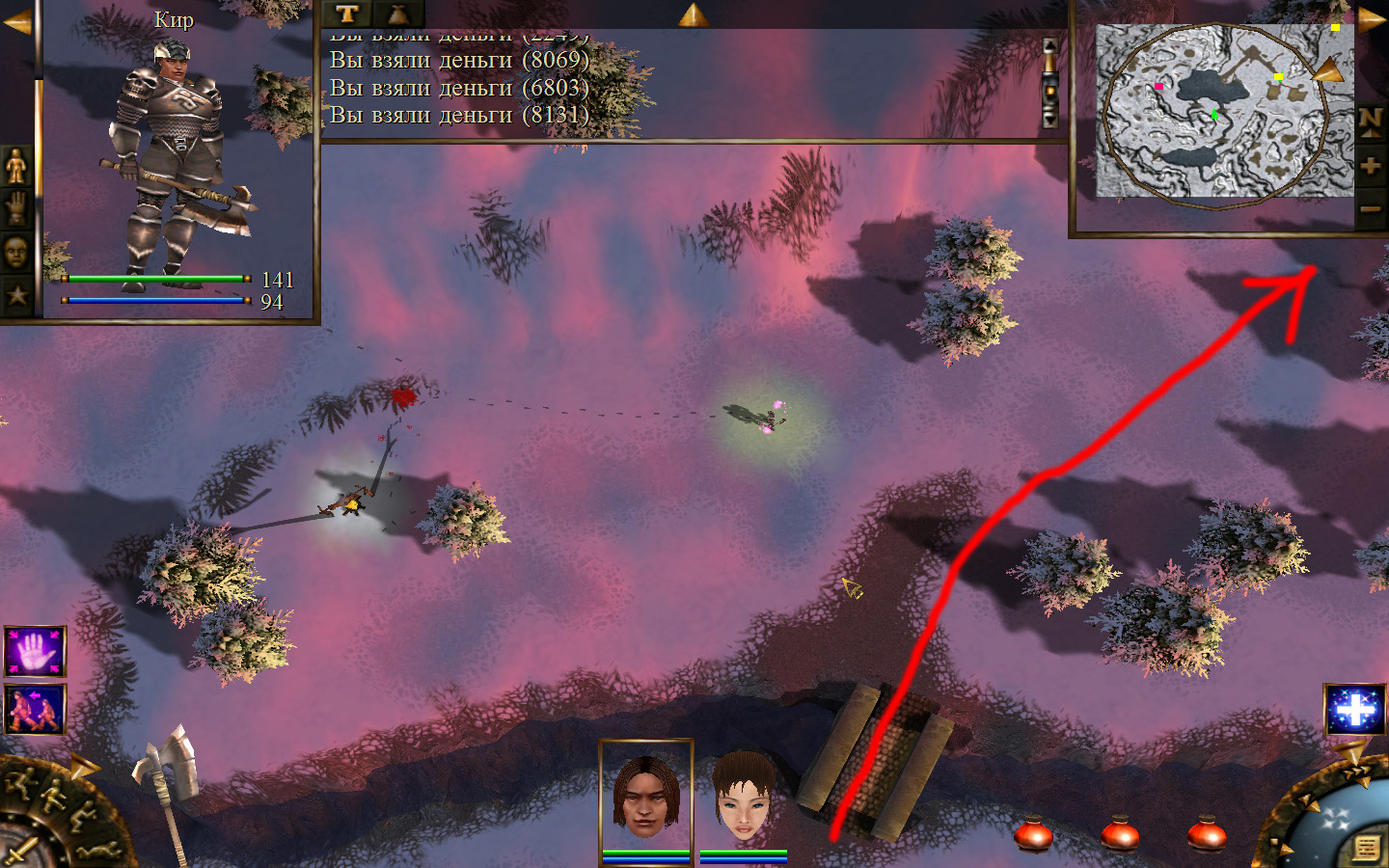Switch to the star icon tab
Image resolution: width=1389 pixels, height=868 pixels.
(16, 295)
